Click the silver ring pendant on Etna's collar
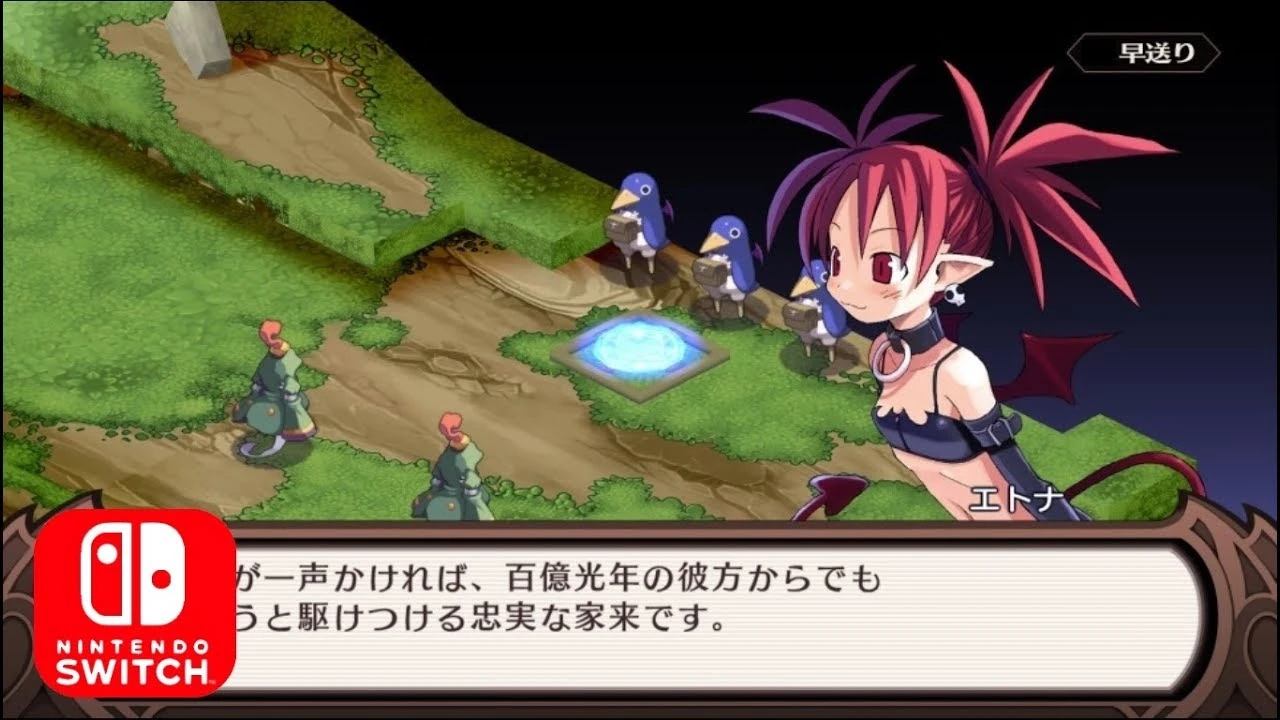This screenshot has height=720, width=1280. tap(890, 358)
